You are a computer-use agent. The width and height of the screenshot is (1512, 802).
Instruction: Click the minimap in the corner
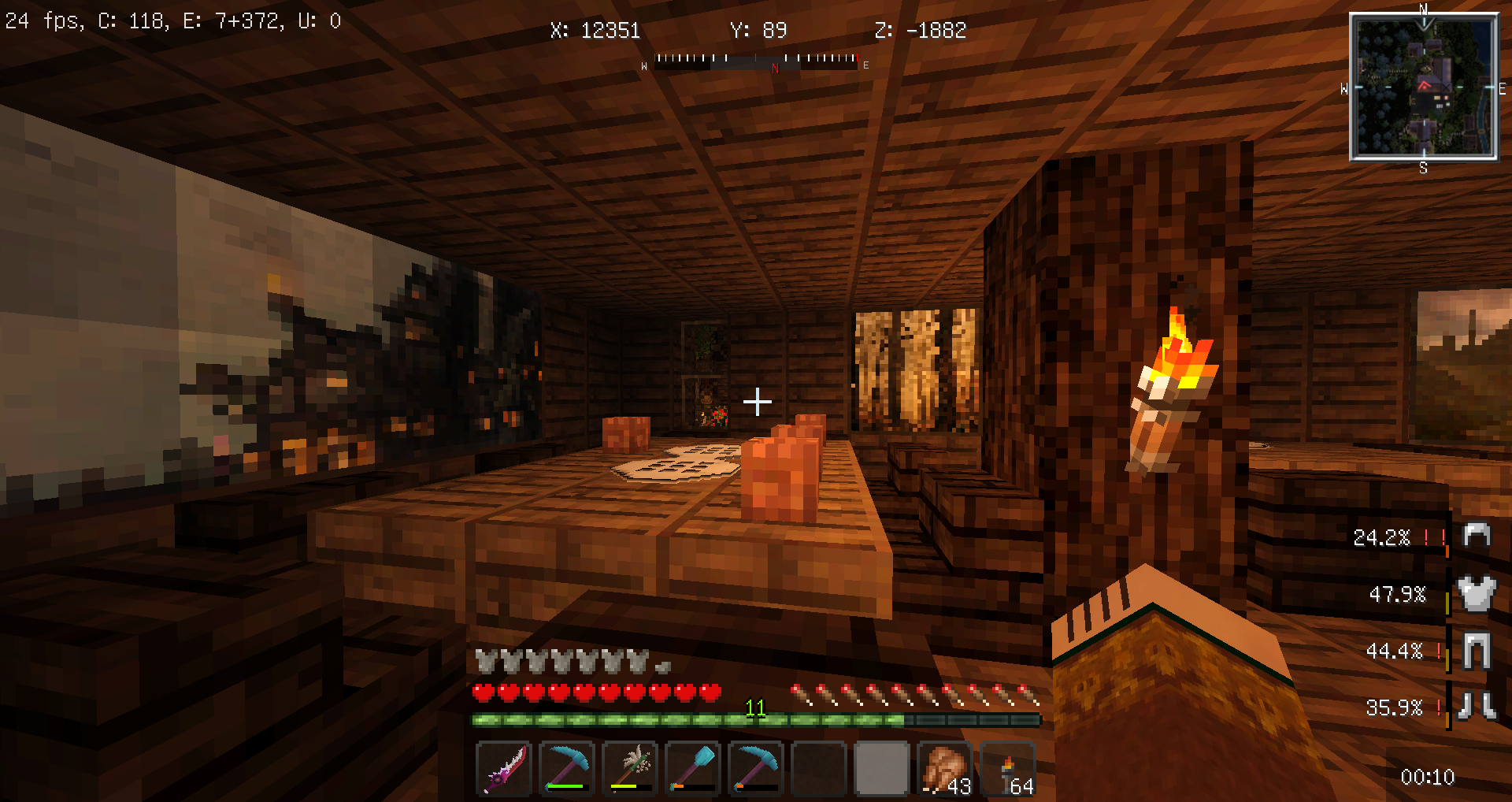click(1424, 87)
